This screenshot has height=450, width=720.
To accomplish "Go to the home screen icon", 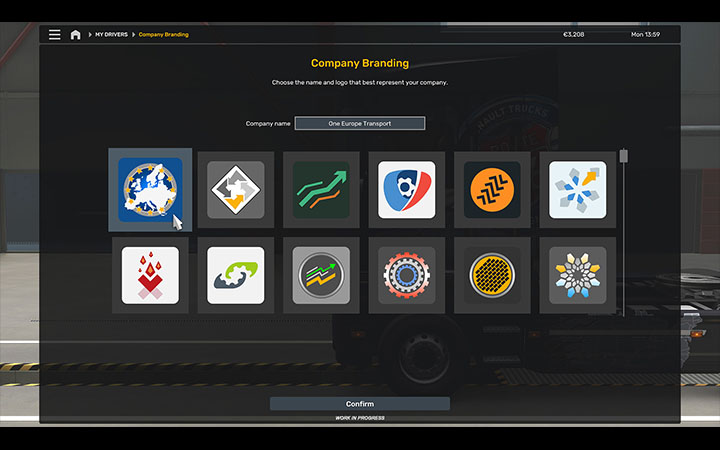I will coord(75,34).
